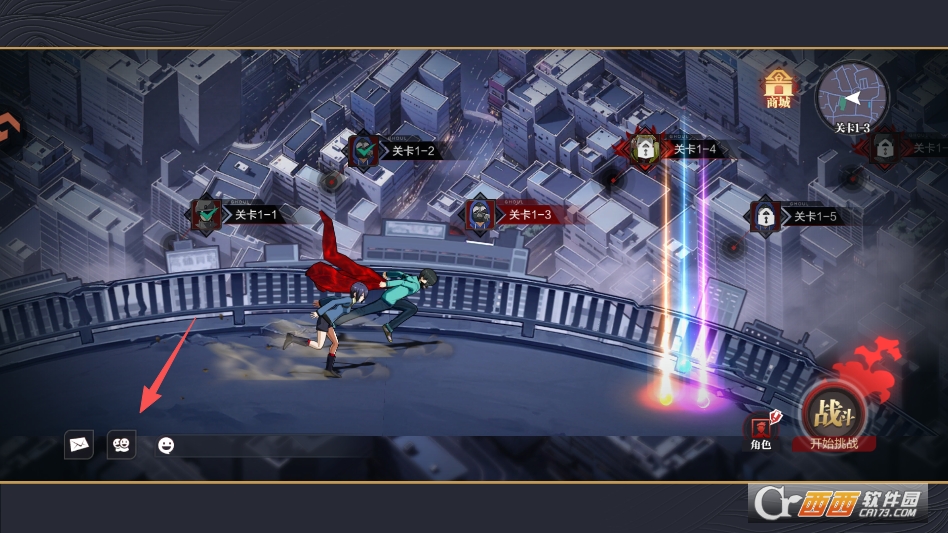Select stage 关卡1-1

tap(207, 214)
